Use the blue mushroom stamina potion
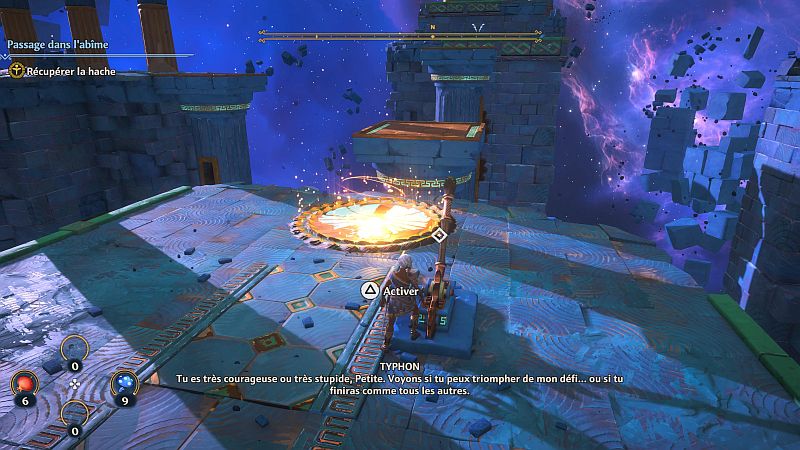This screenshot has height=450, width=800. click(124, 382)
